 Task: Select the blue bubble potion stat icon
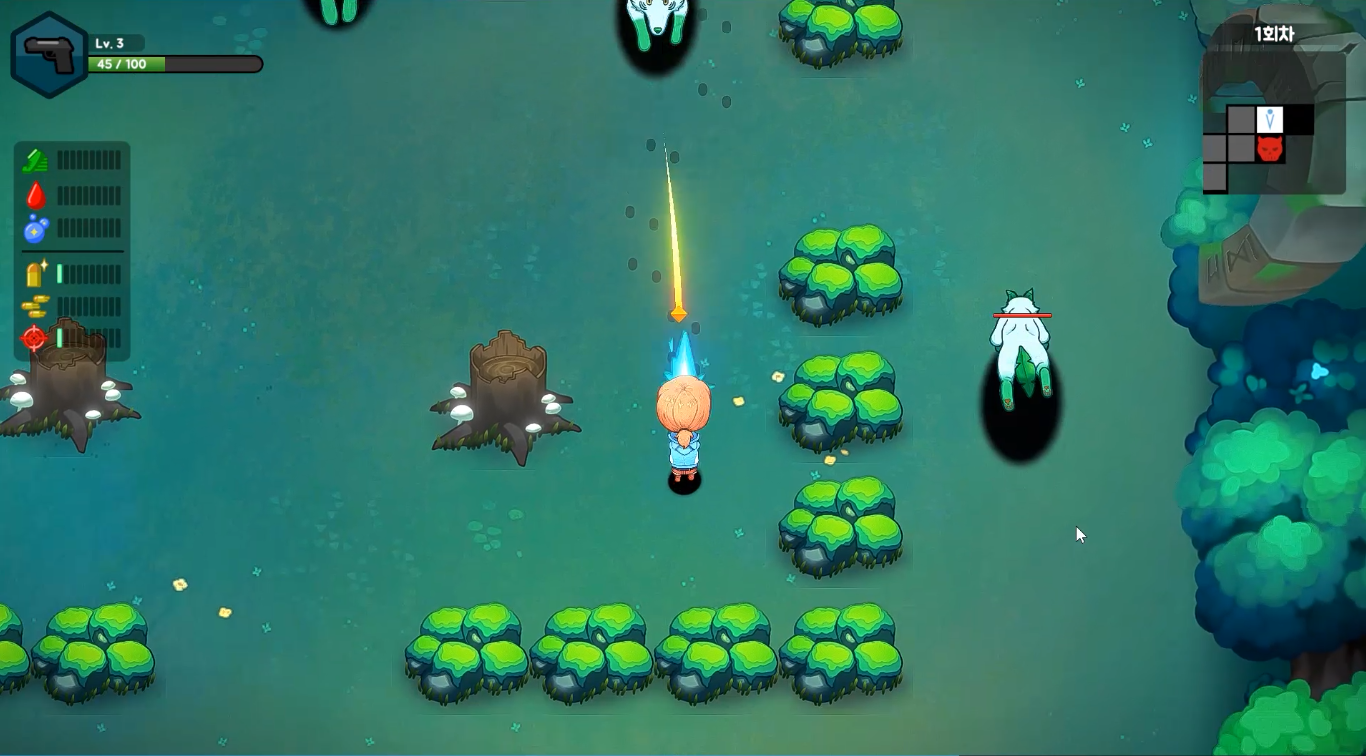36,228
